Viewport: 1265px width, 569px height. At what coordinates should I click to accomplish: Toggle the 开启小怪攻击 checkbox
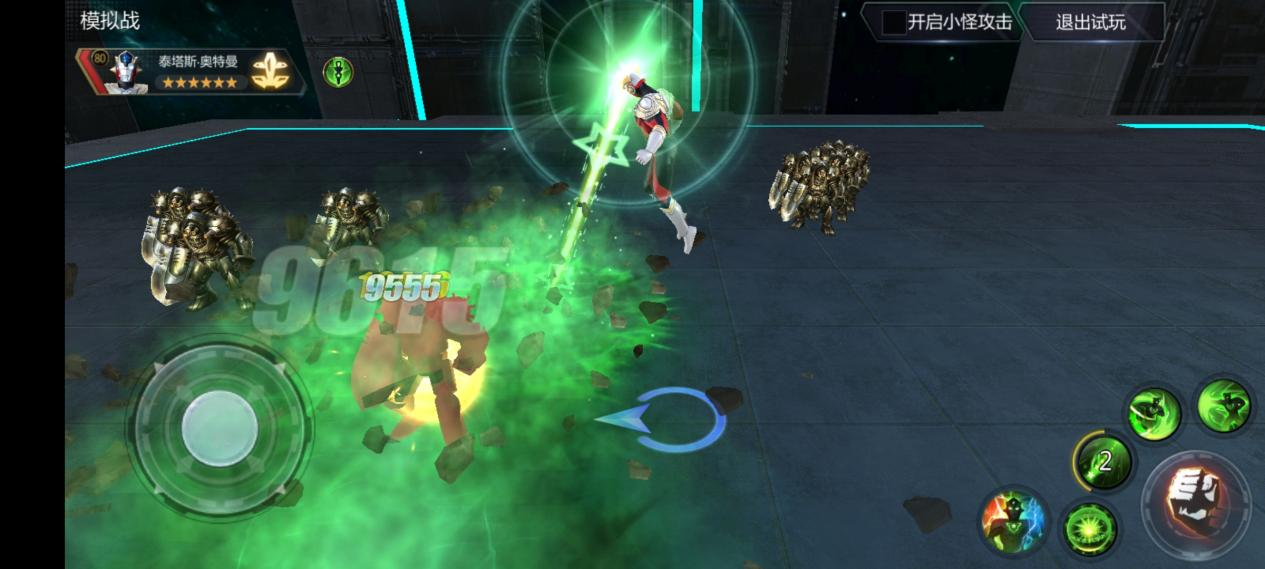click(893, 22)
